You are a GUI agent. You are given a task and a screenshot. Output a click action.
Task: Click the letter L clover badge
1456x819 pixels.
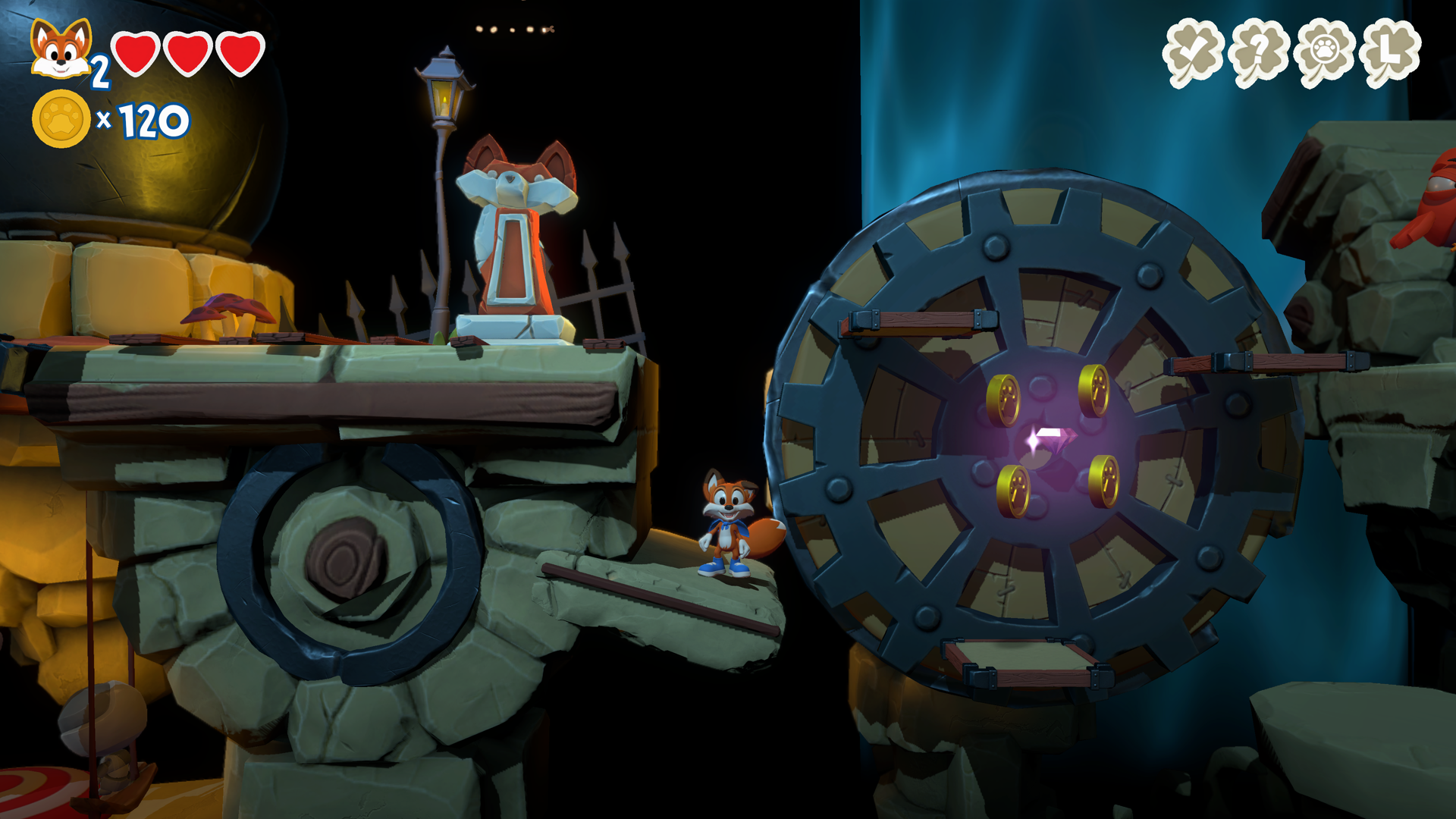click(x=1391, y=49)
